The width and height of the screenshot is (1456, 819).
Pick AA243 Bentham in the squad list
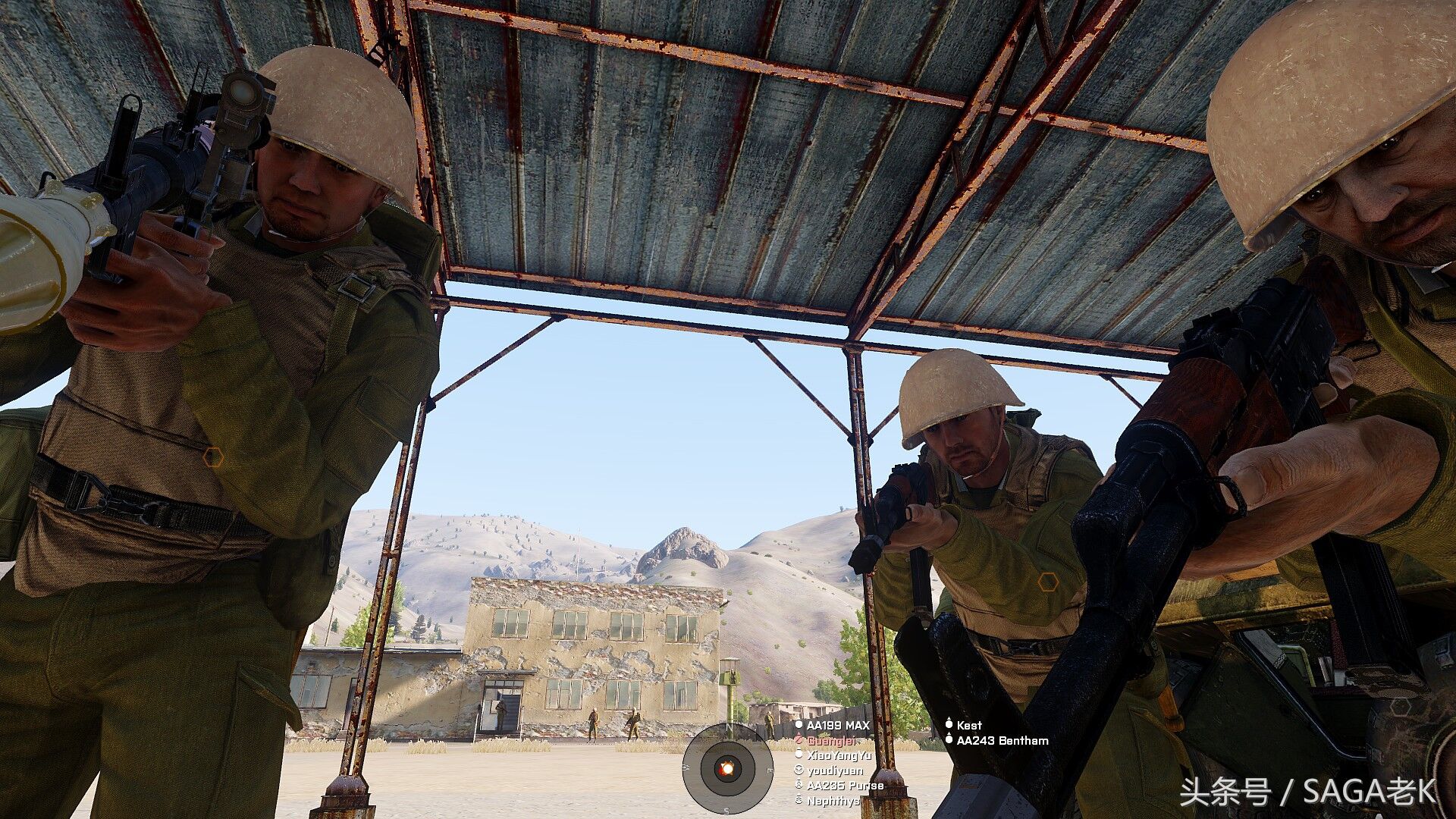coord(1002,741)
